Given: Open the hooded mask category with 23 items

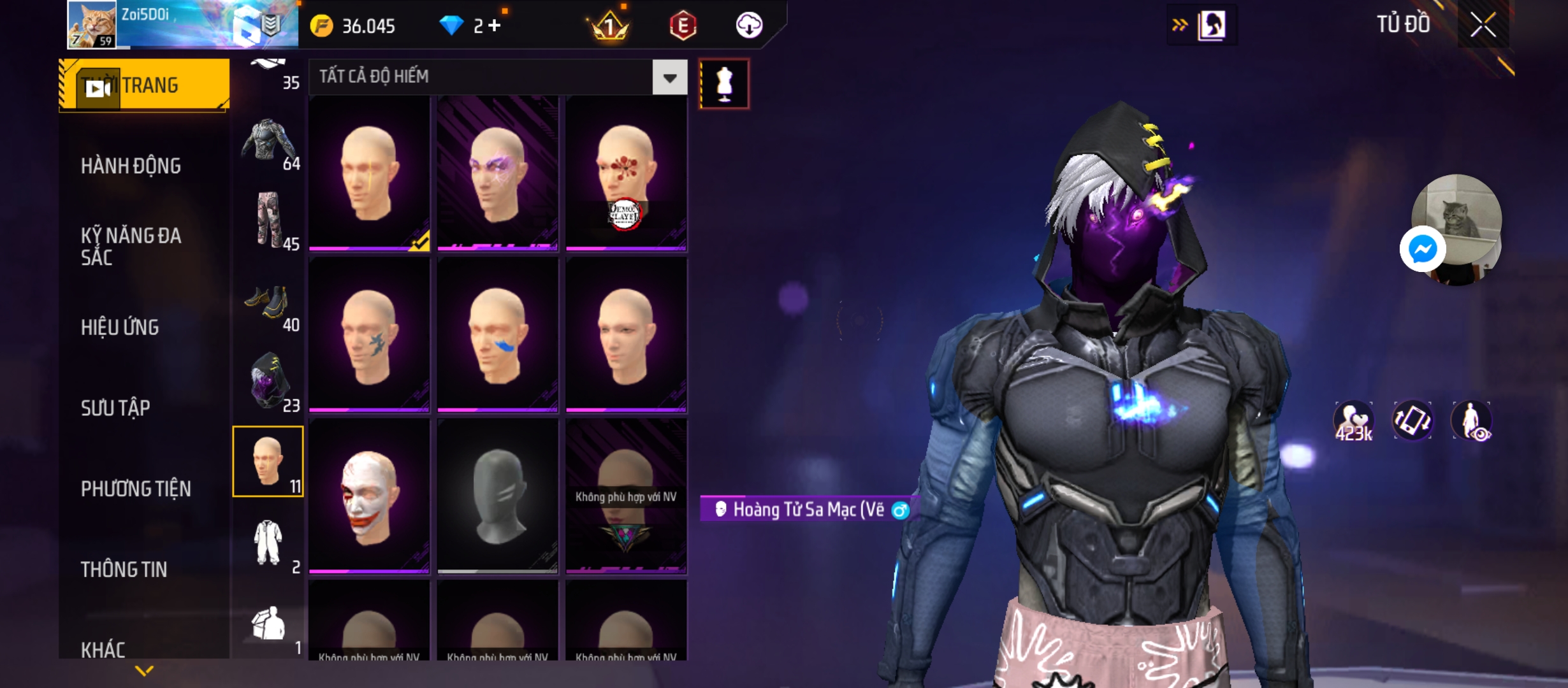Looking at the screenshot, I should point(268,381).
